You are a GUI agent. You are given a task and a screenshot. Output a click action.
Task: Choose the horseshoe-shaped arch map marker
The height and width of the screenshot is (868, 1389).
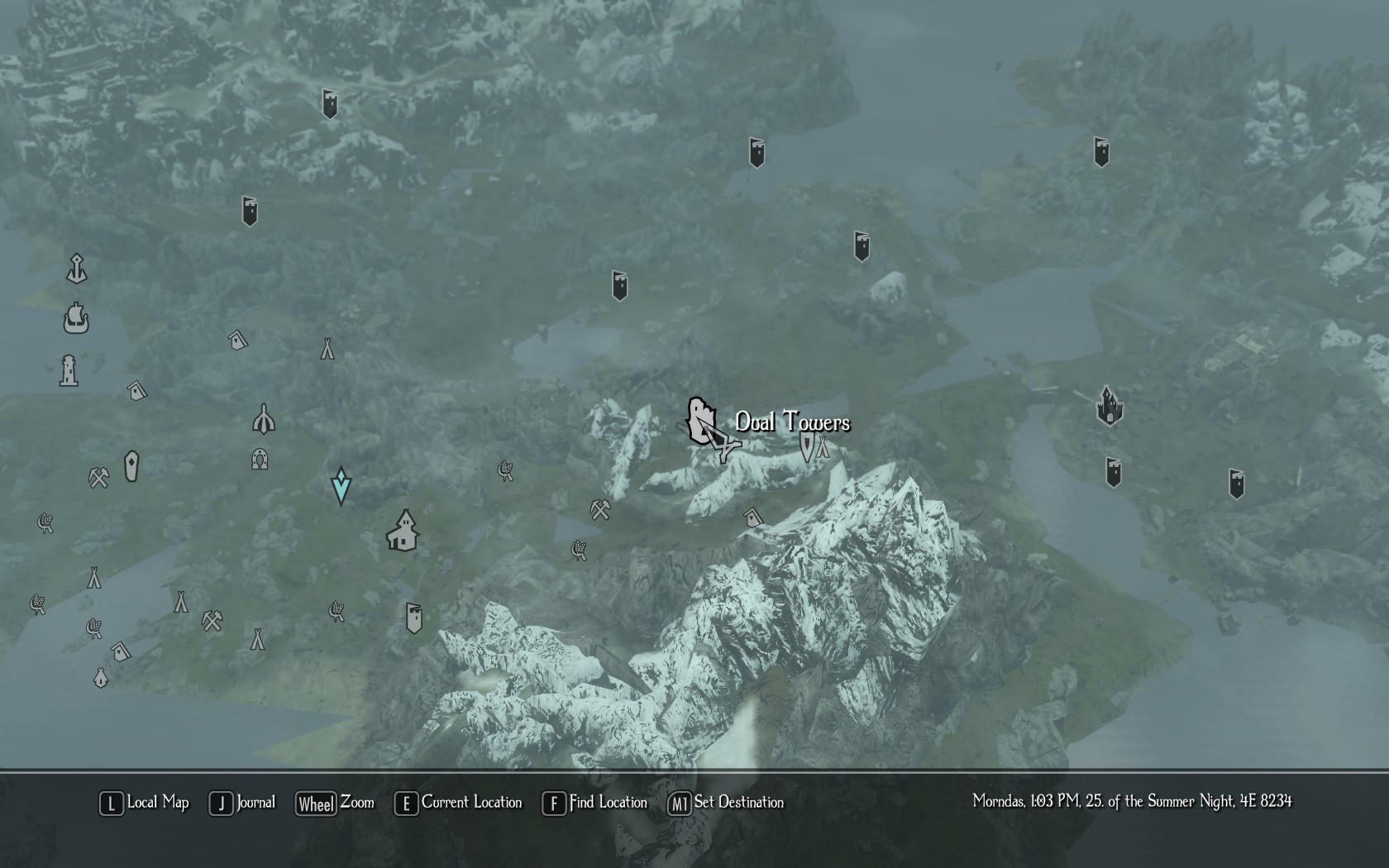(x=260, y=459)
